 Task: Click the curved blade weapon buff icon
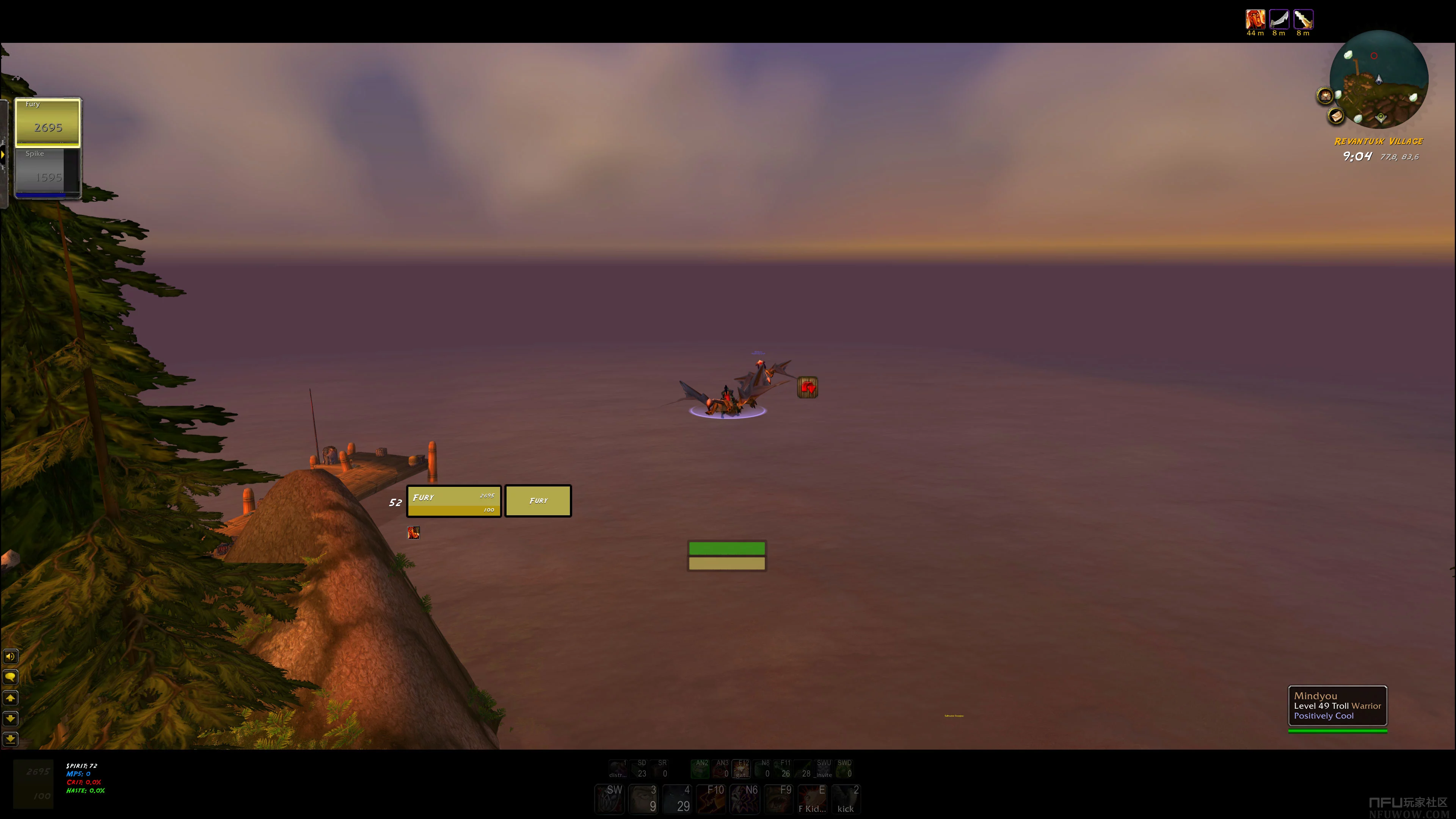click(x=1279, y=19)
